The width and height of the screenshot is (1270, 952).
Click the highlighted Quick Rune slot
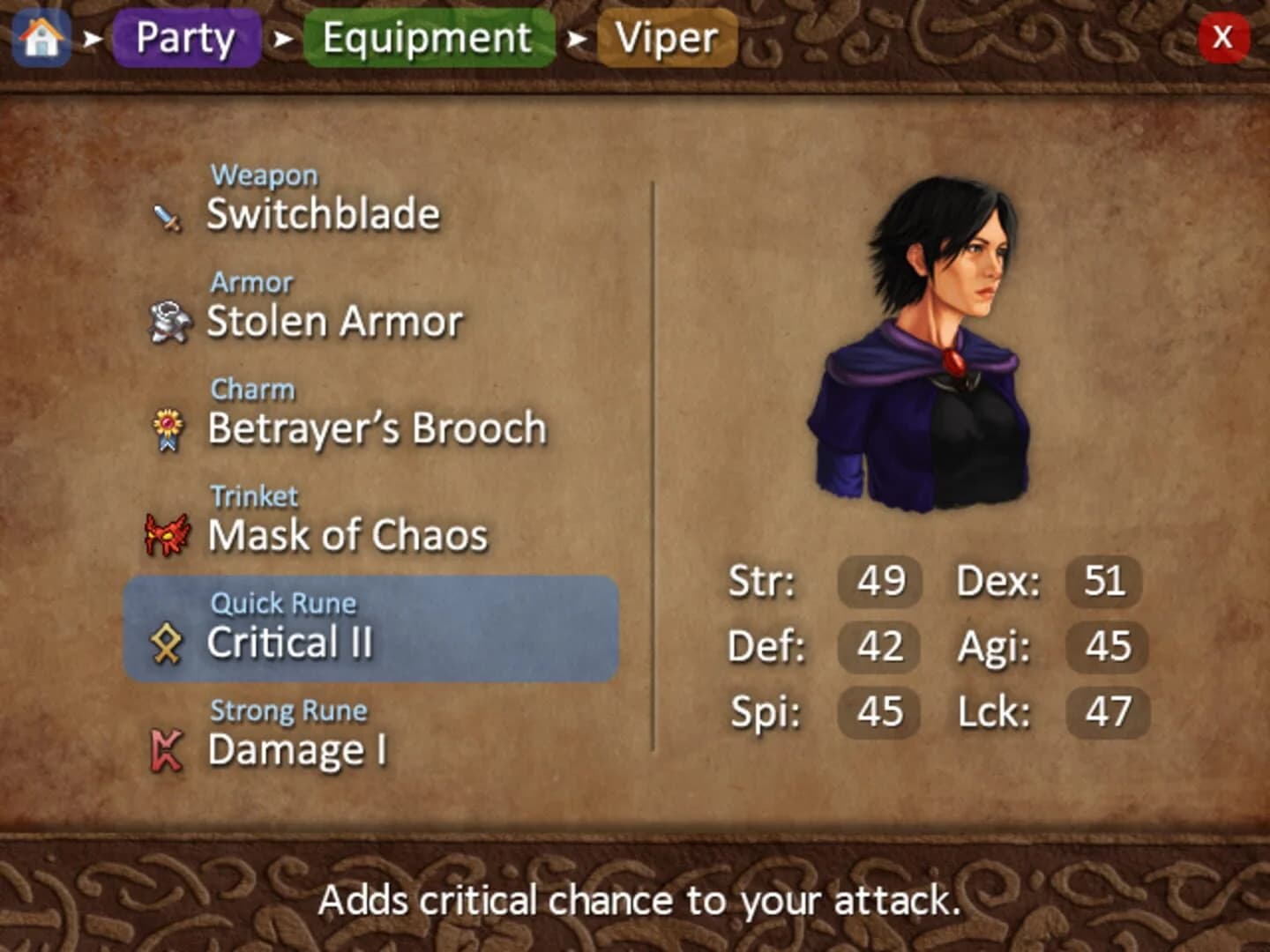[370, 628]
